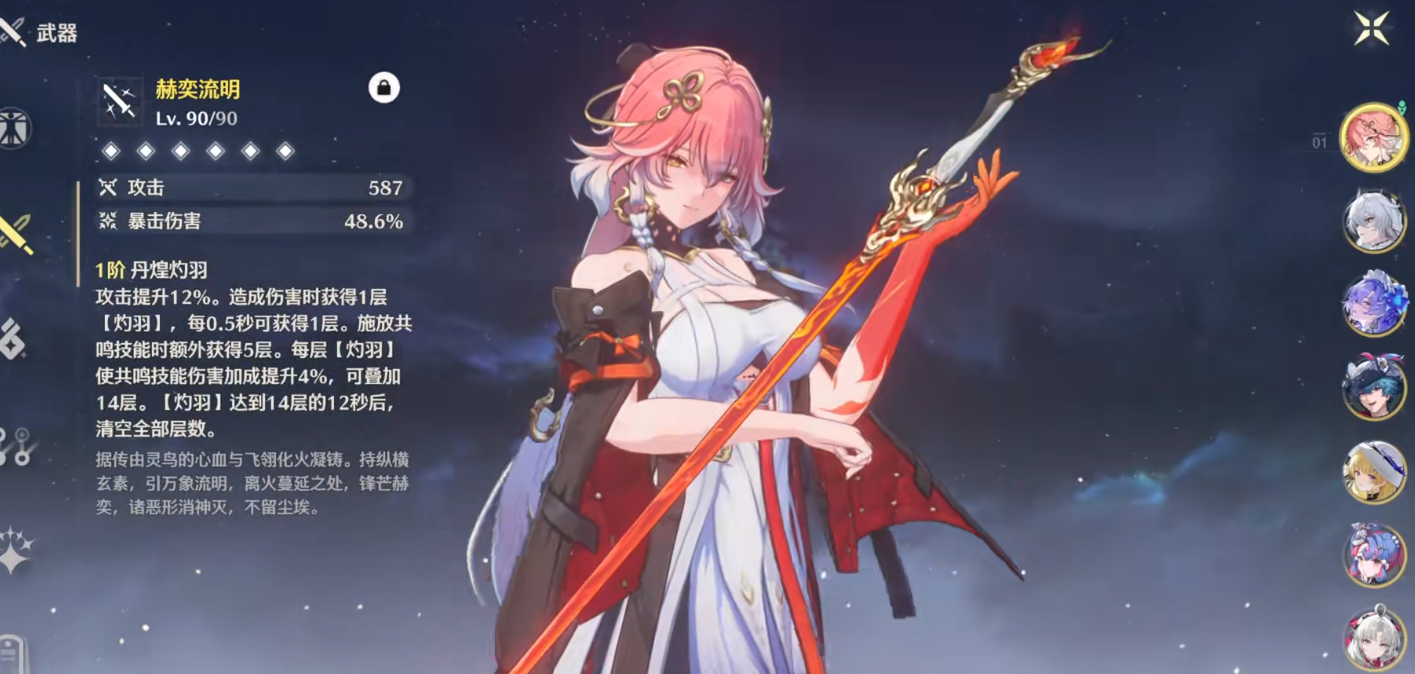
Task: Click the 赫奕流明 weapon icon
Action: [x=120, y=102]
